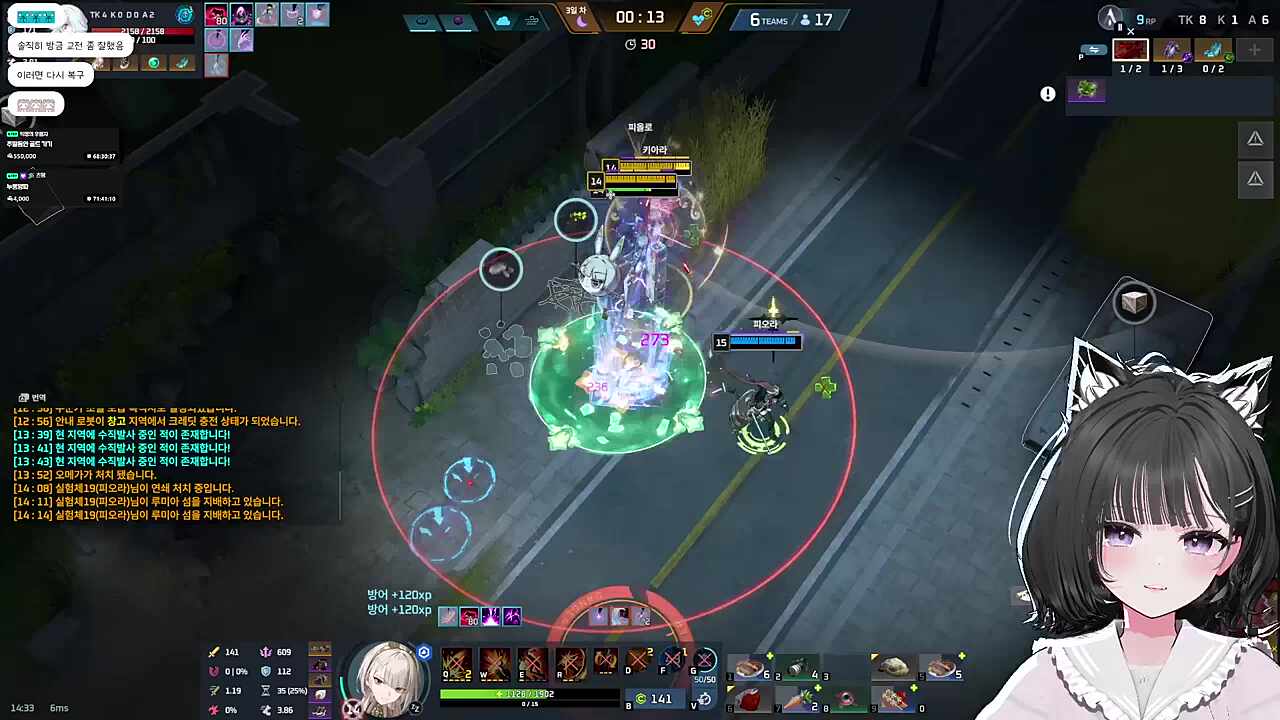This screenshot has width=1280, height=720.
Task: Click the blue hexagon badge above the character portrait
Action: point(424,653)
